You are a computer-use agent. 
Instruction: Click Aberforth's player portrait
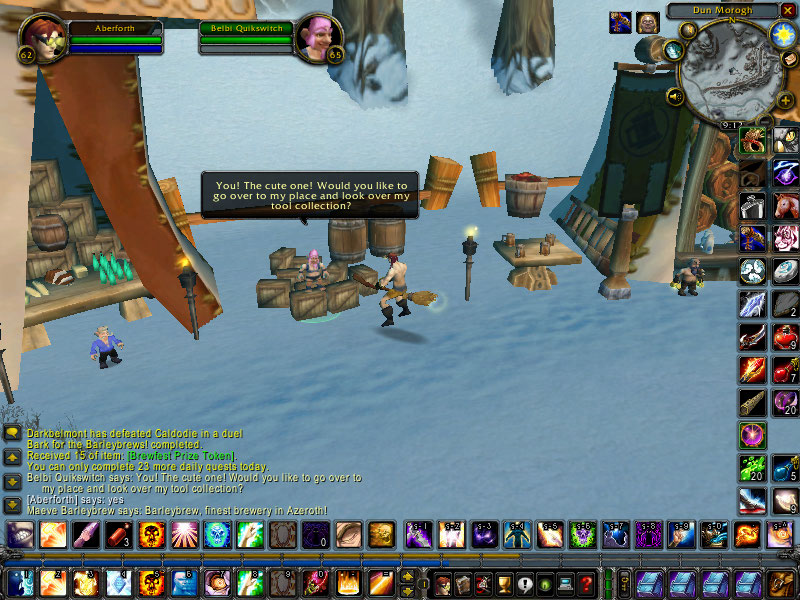(x=42, y=39)
